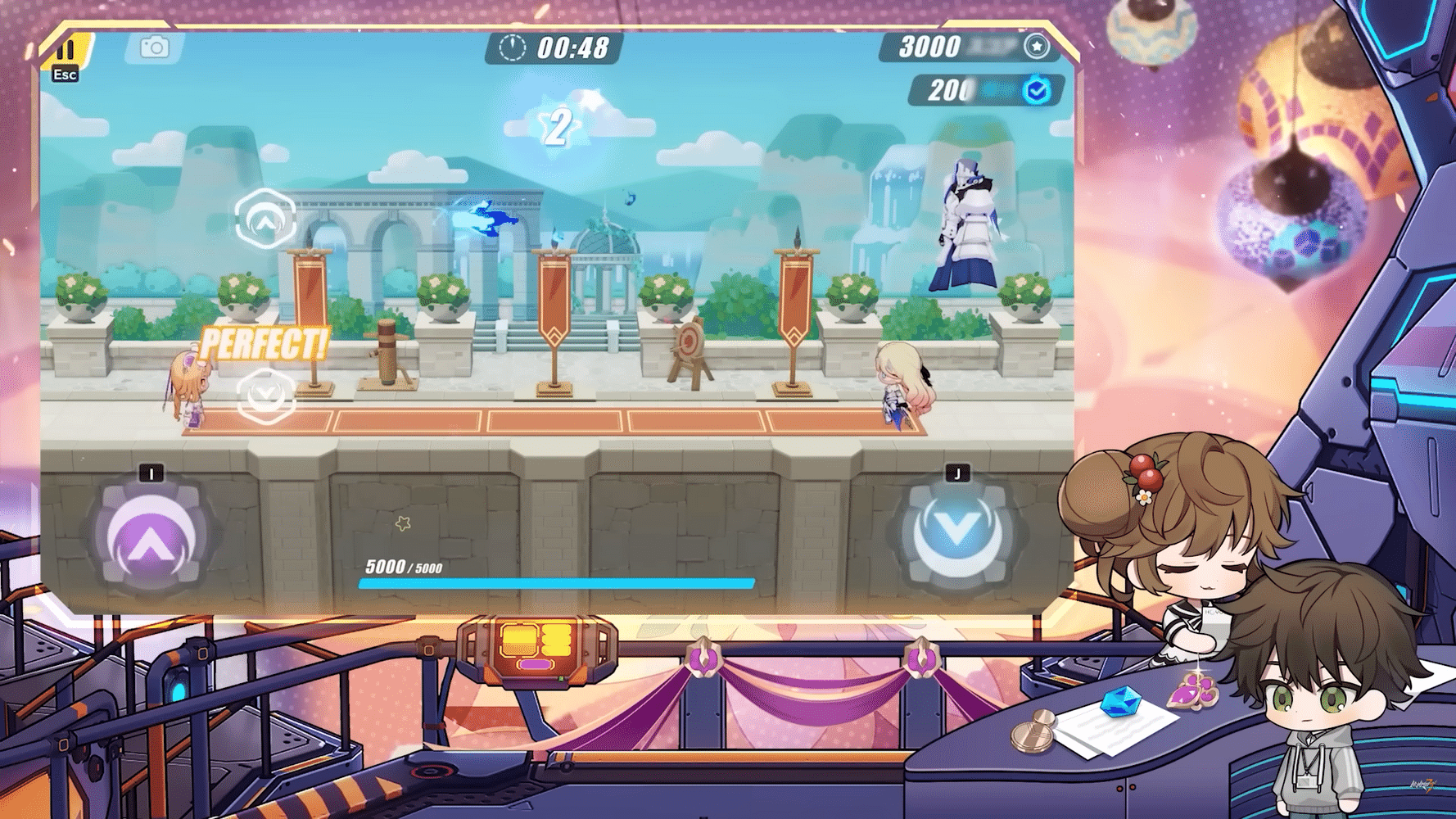Click the star score badge icon

pos(1038,48)
